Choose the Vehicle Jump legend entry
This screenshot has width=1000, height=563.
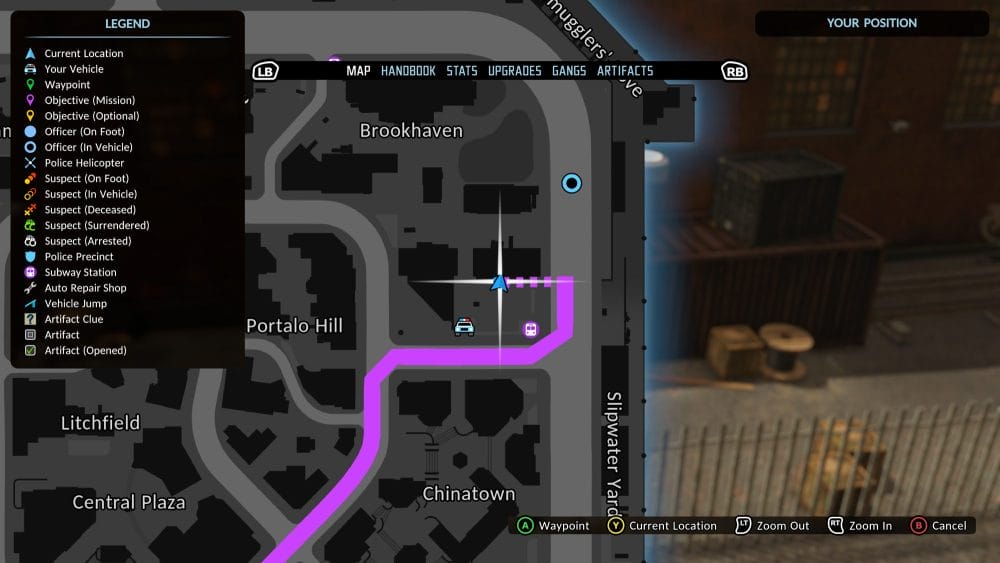click(75, 304)
